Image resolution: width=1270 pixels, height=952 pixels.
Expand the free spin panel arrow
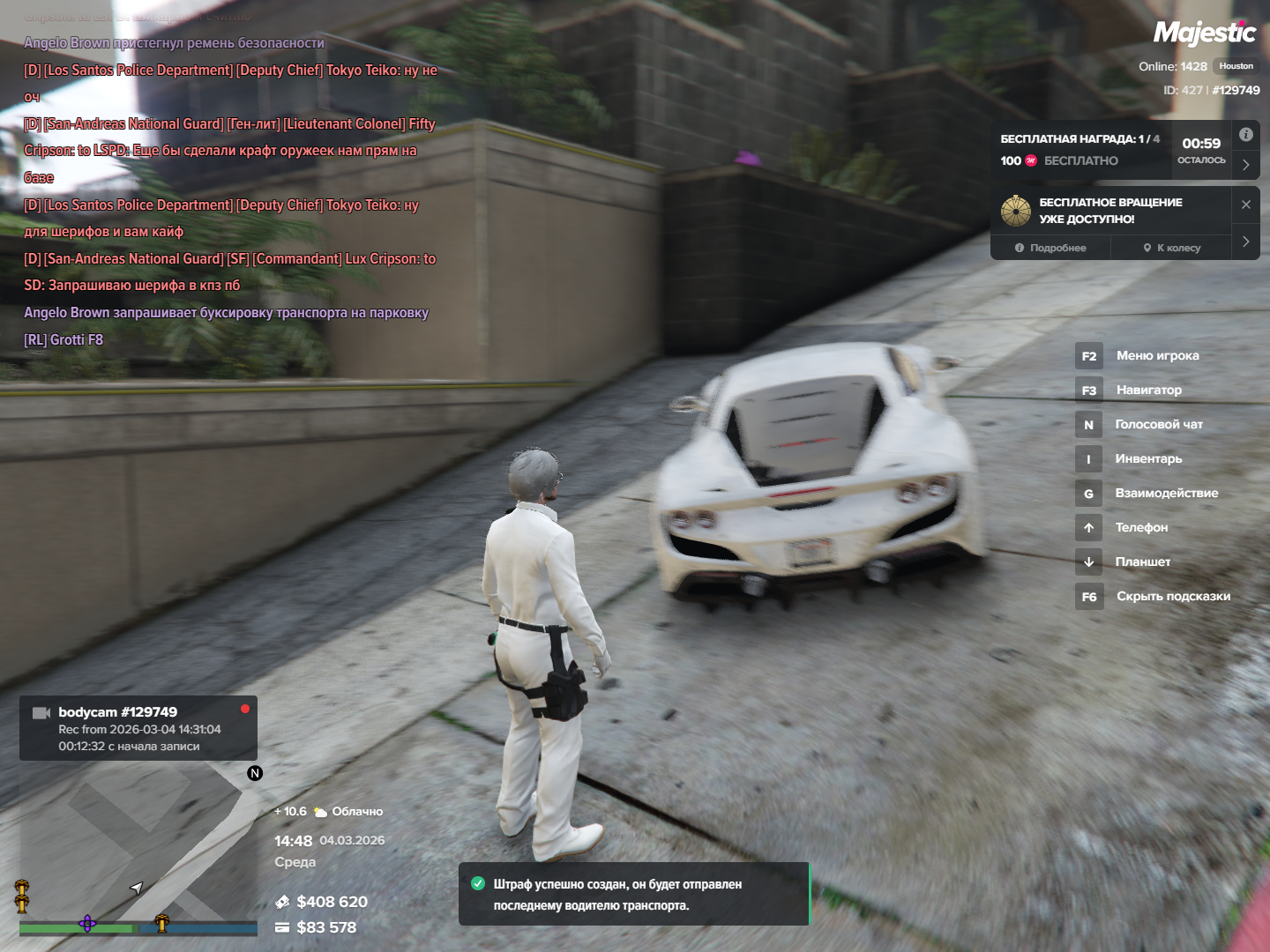1245,241
